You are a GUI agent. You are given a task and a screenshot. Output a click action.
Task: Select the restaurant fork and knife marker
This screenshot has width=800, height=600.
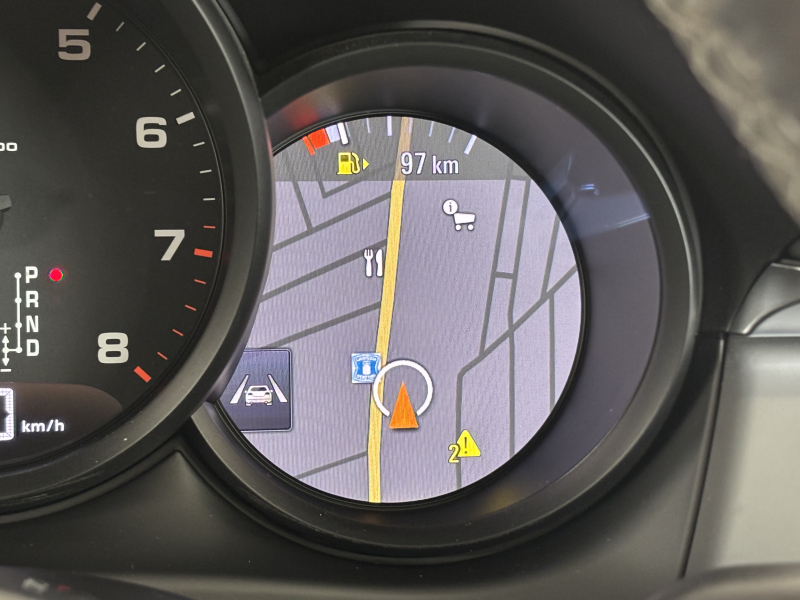pyautogui.click(x=373, y=262)
